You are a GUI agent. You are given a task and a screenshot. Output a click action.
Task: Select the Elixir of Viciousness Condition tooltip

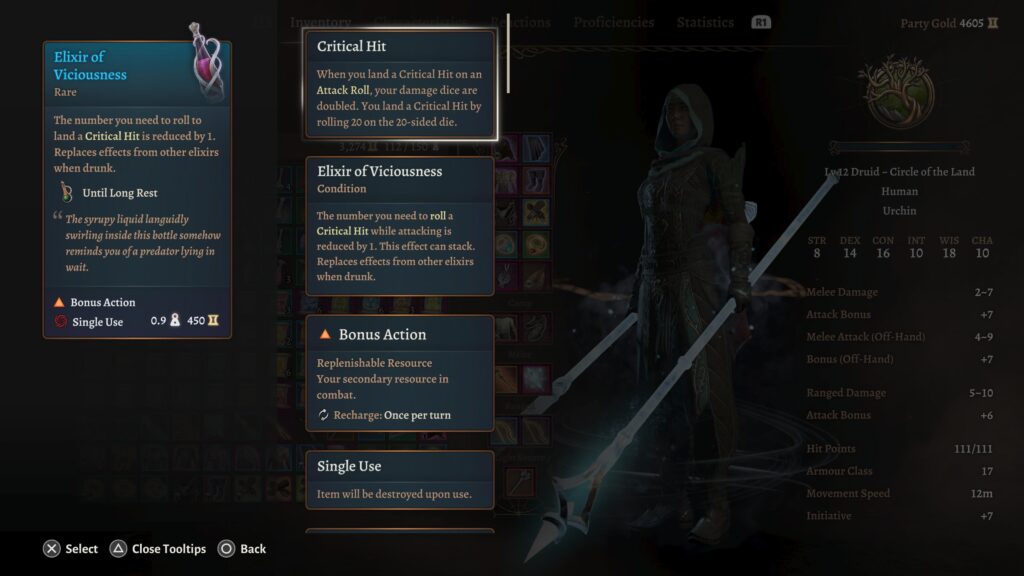click(x=399, y=225)
